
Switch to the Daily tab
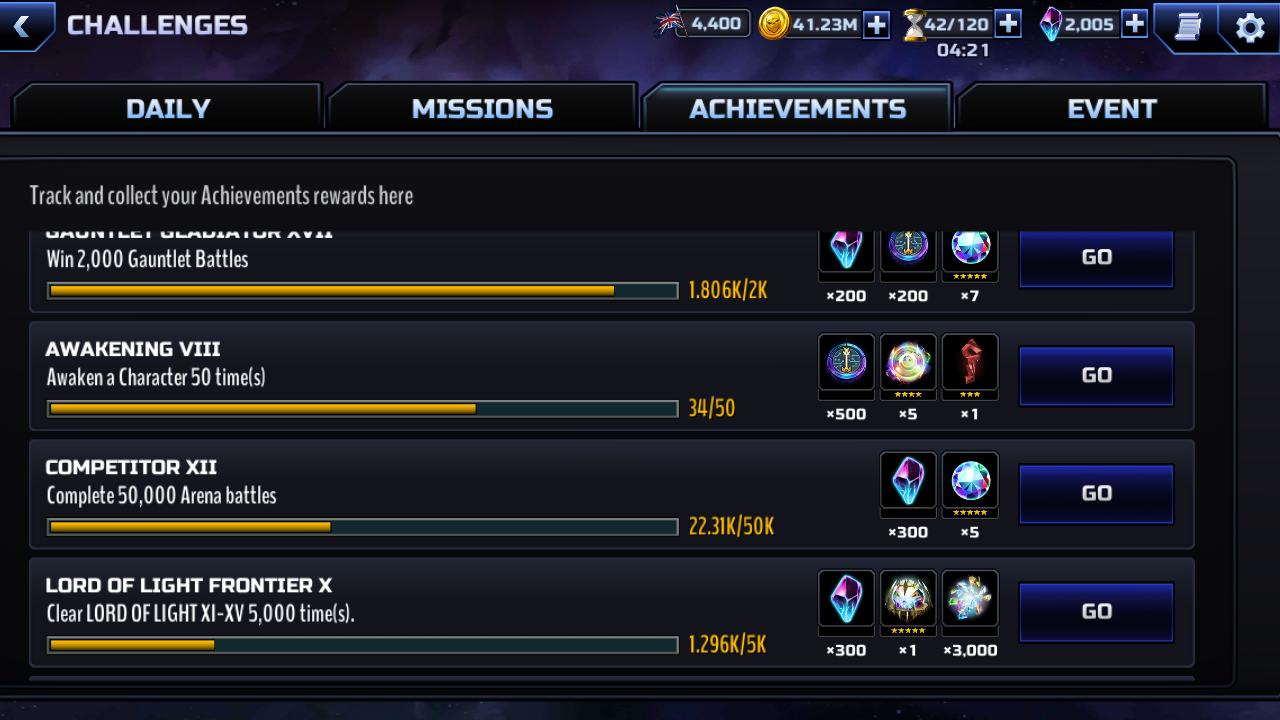(168, 108)
